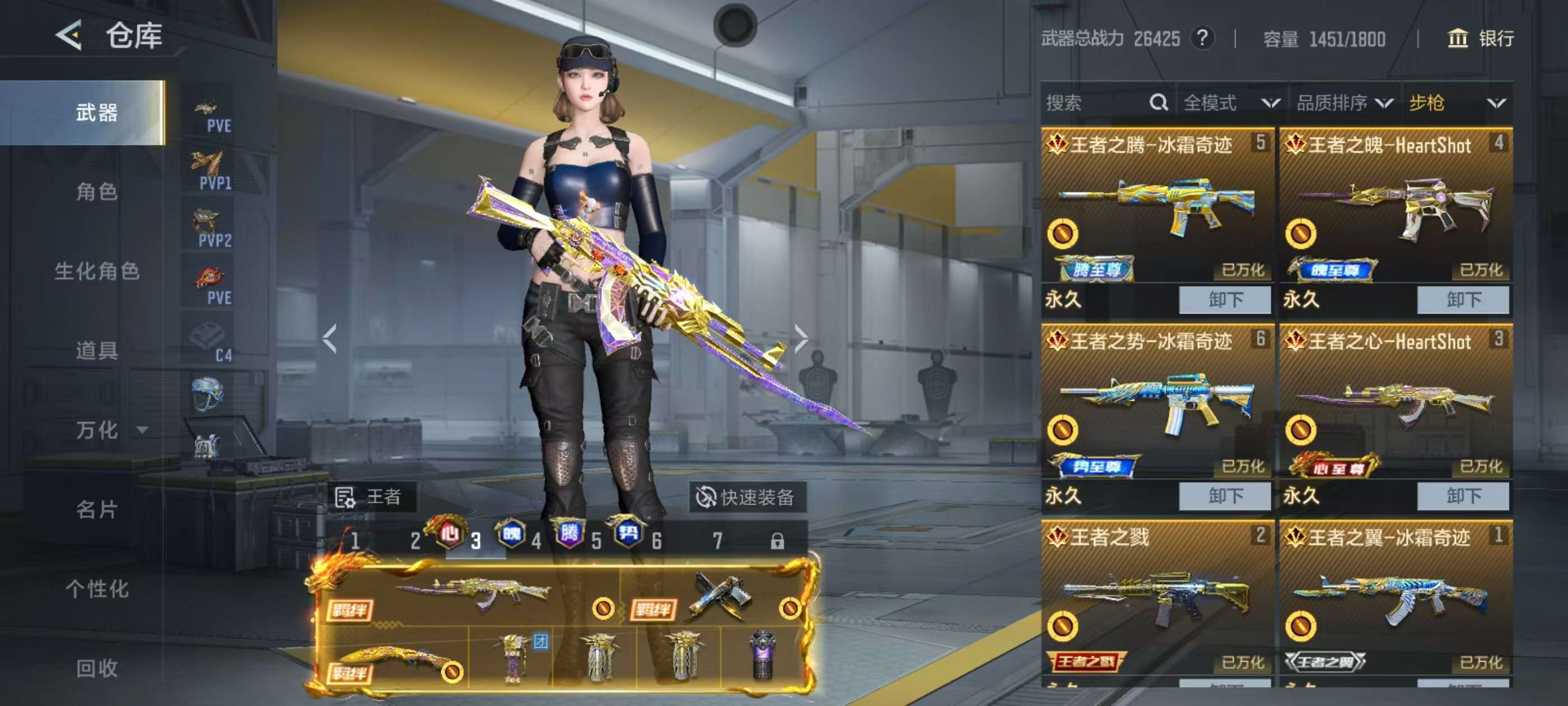Switch to the 角色 category tab
Viewport: 1568px width, 706px height.
[x=96, y=192]
